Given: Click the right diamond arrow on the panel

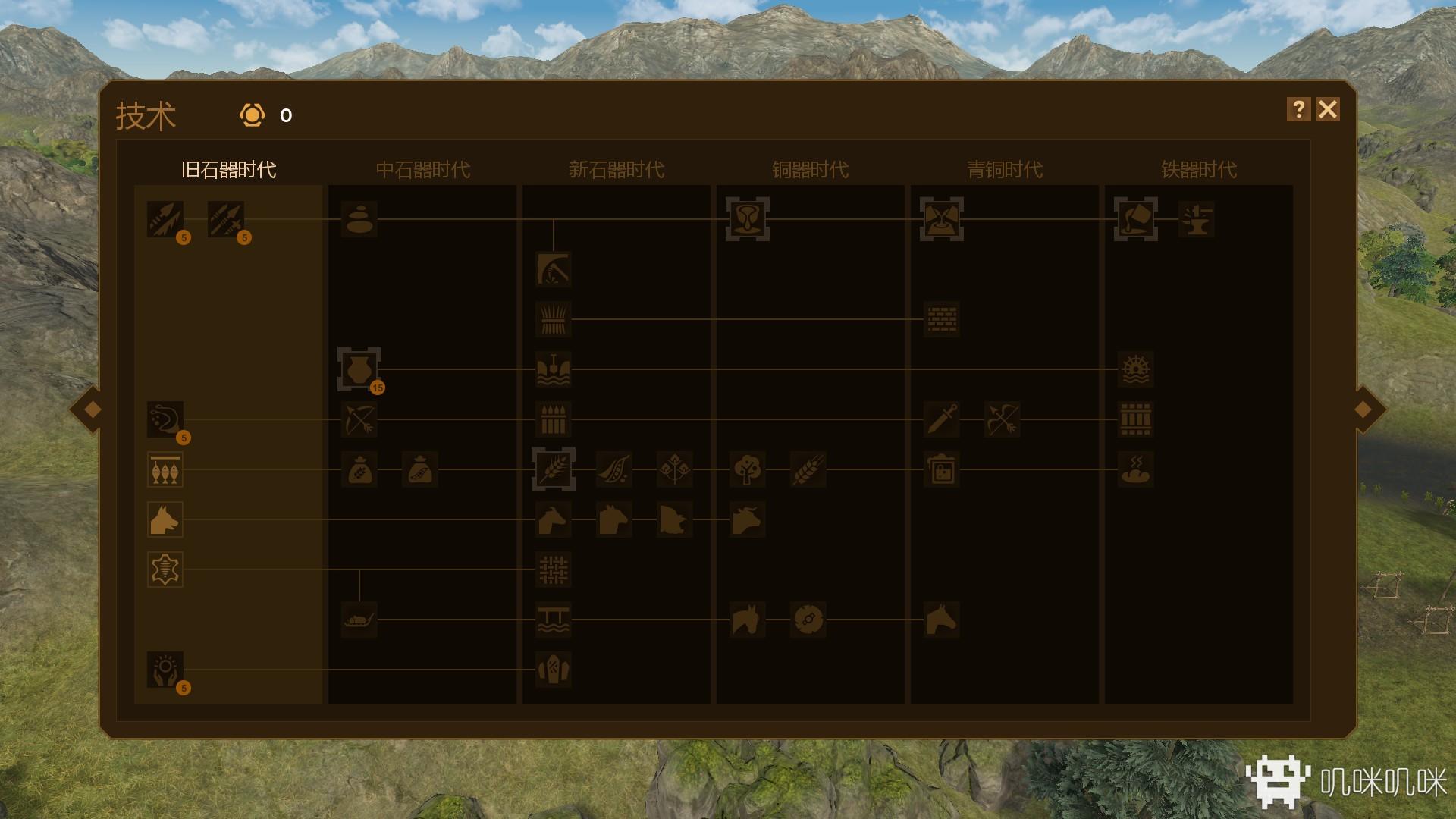Looking at the screenshot, I should click(1363, 409).
